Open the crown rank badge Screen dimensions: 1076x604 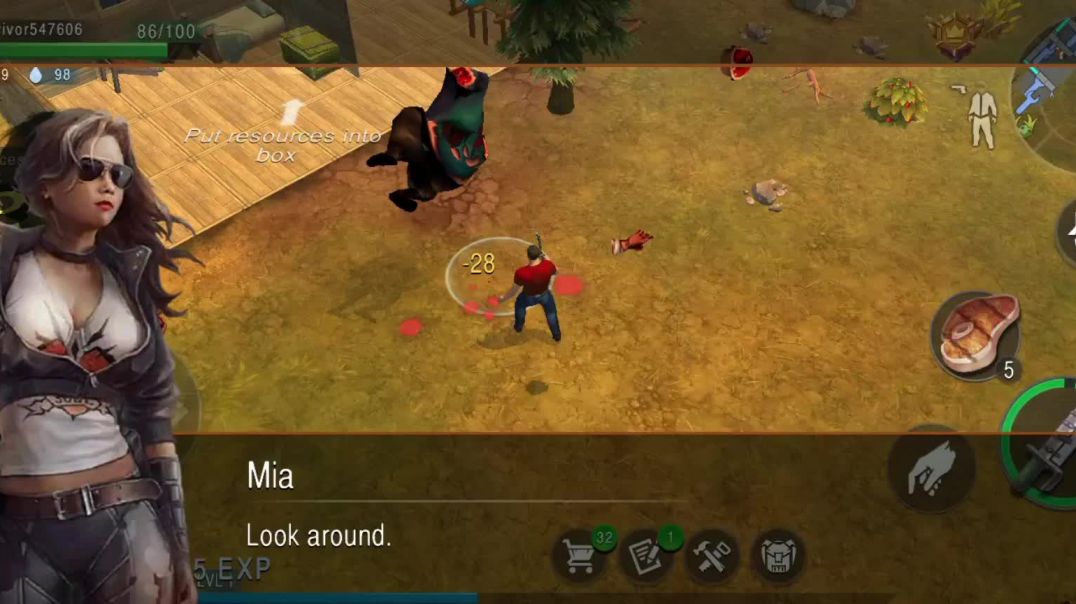coord(954,36)
